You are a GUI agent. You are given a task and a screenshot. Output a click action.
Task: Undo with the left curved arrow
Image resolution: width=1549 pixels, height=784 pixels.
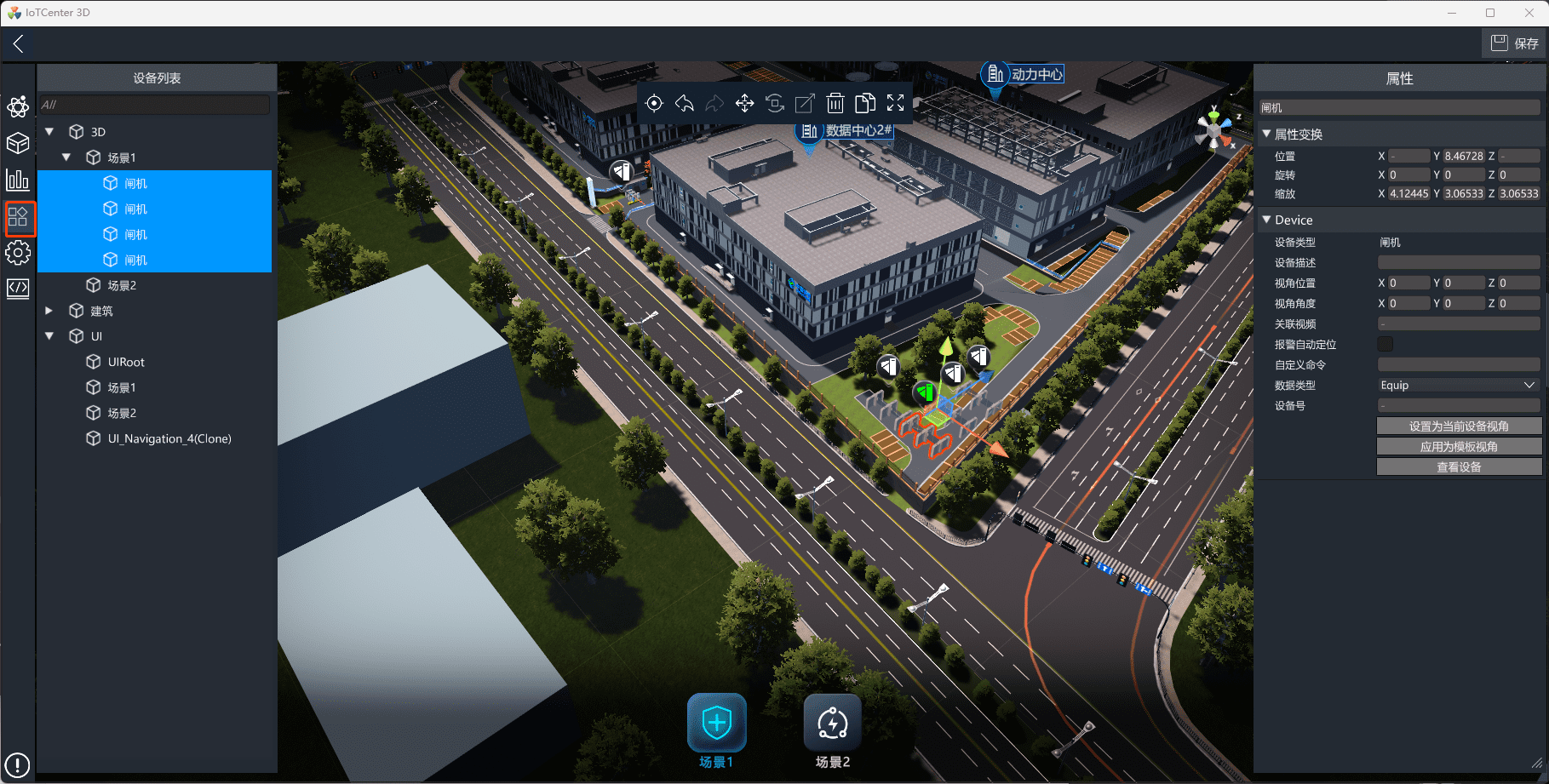[684, 103]
